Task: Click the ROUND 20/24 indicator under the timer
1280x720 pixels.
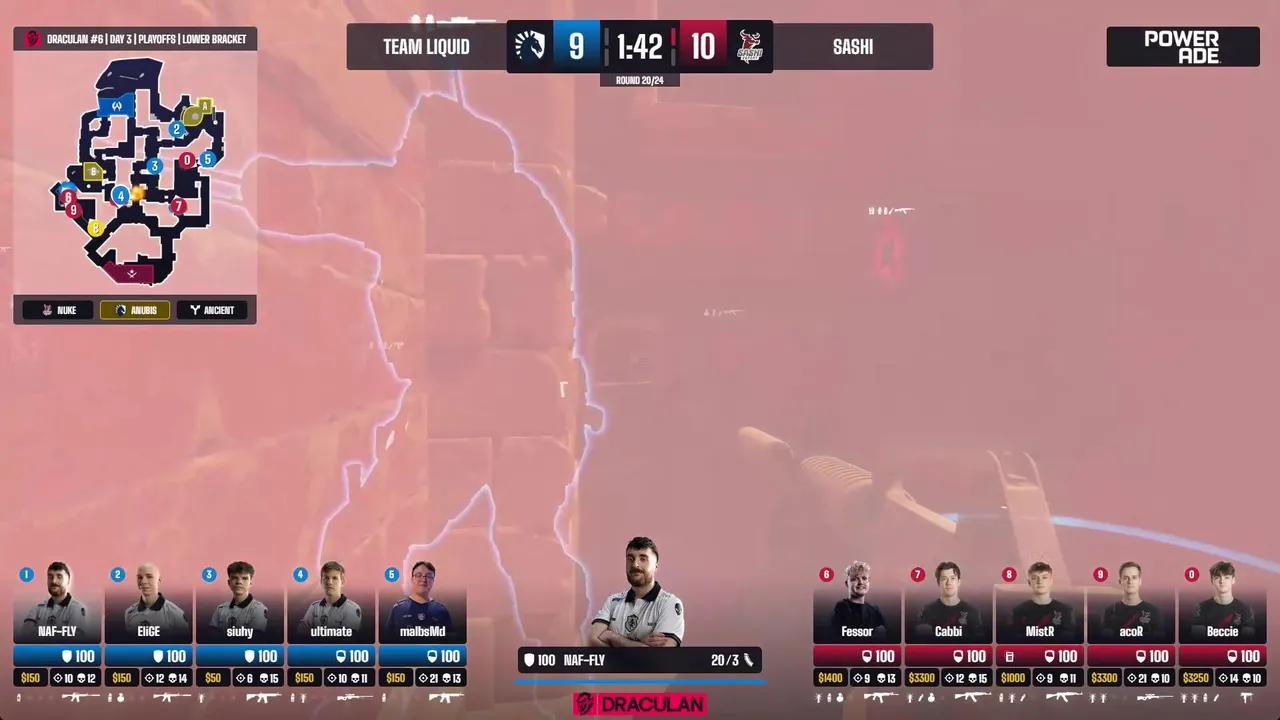Action: (x=640, y=80)
